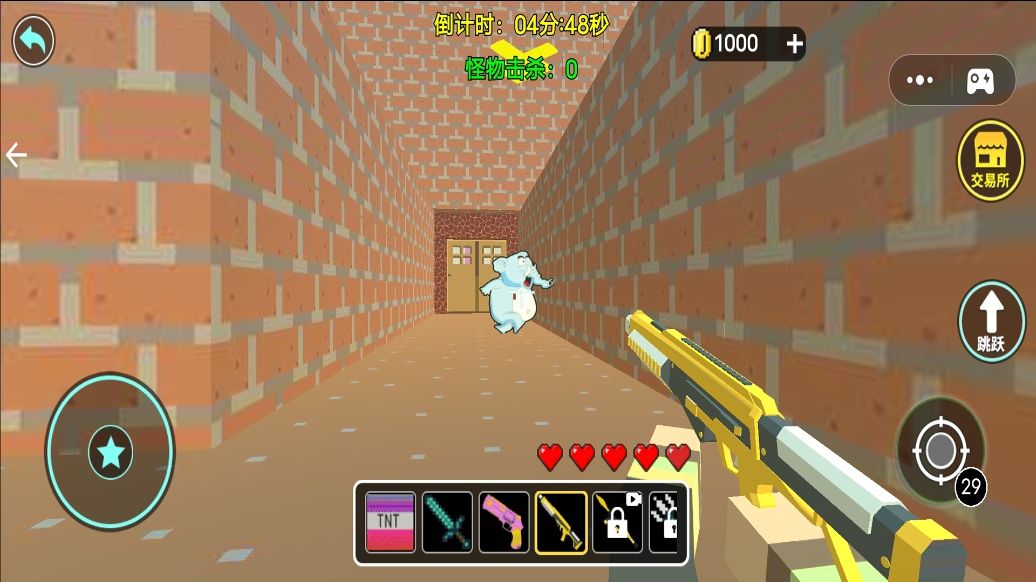Go back with the top-left return arrow
Screen dimensions: 1036x582
pyautogui.click(x=33, y=41)
